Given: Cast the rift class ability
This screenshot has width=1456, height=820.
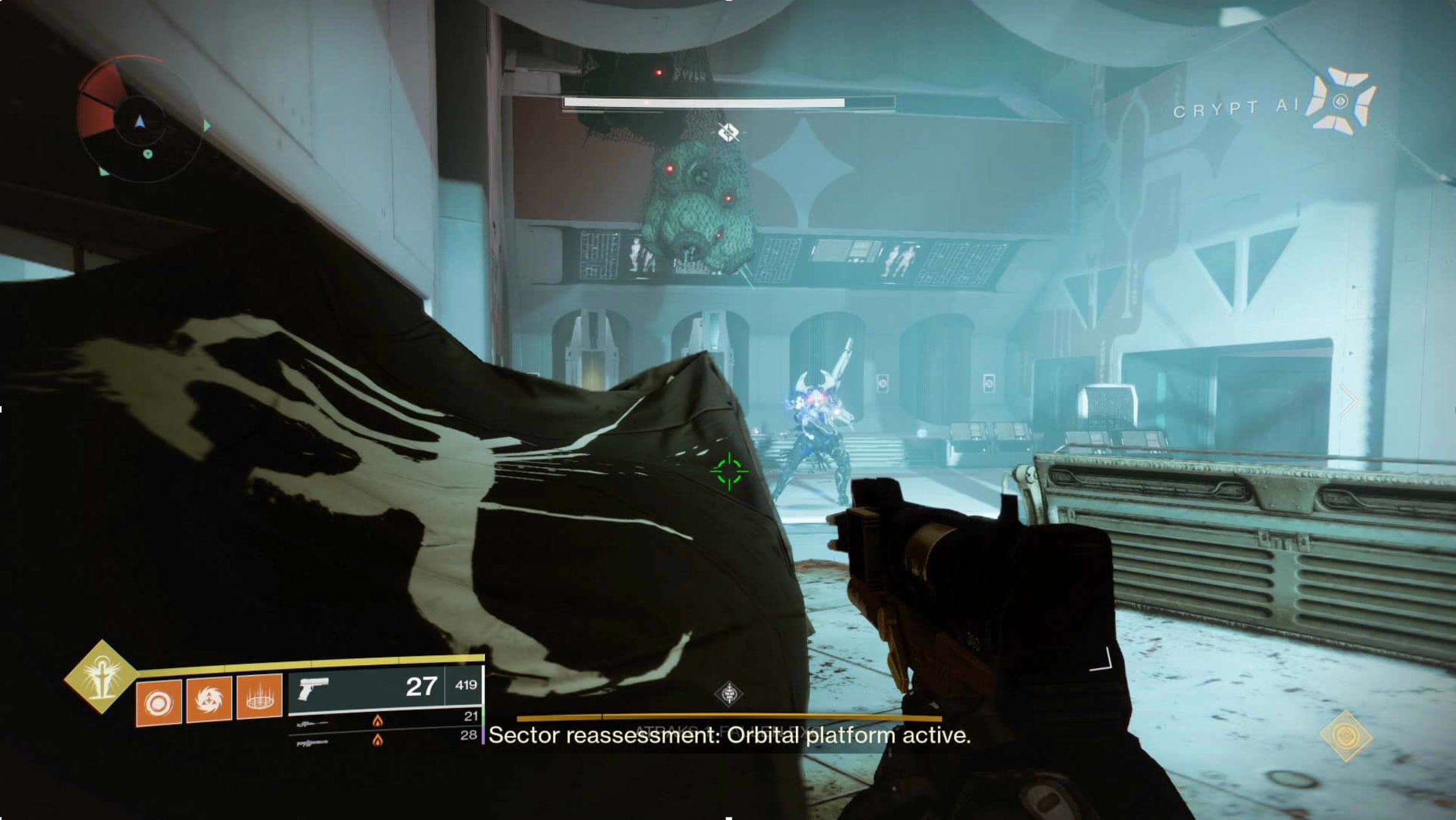Looking at the screenshot, I should [259, 697].
